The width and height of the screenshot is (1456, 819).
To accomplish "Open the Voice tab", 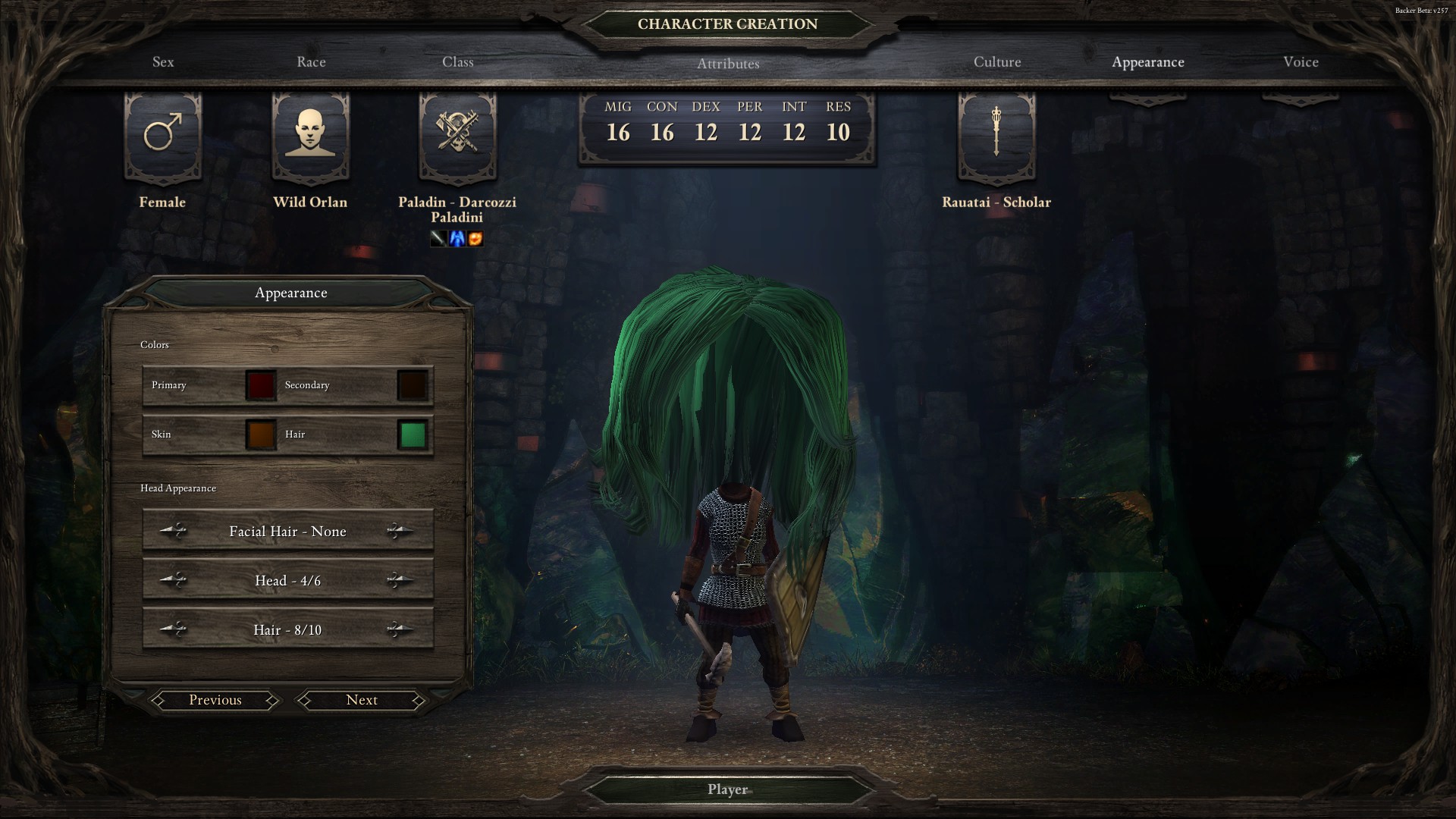I will pyautogui.click(x=1301, y=62).
